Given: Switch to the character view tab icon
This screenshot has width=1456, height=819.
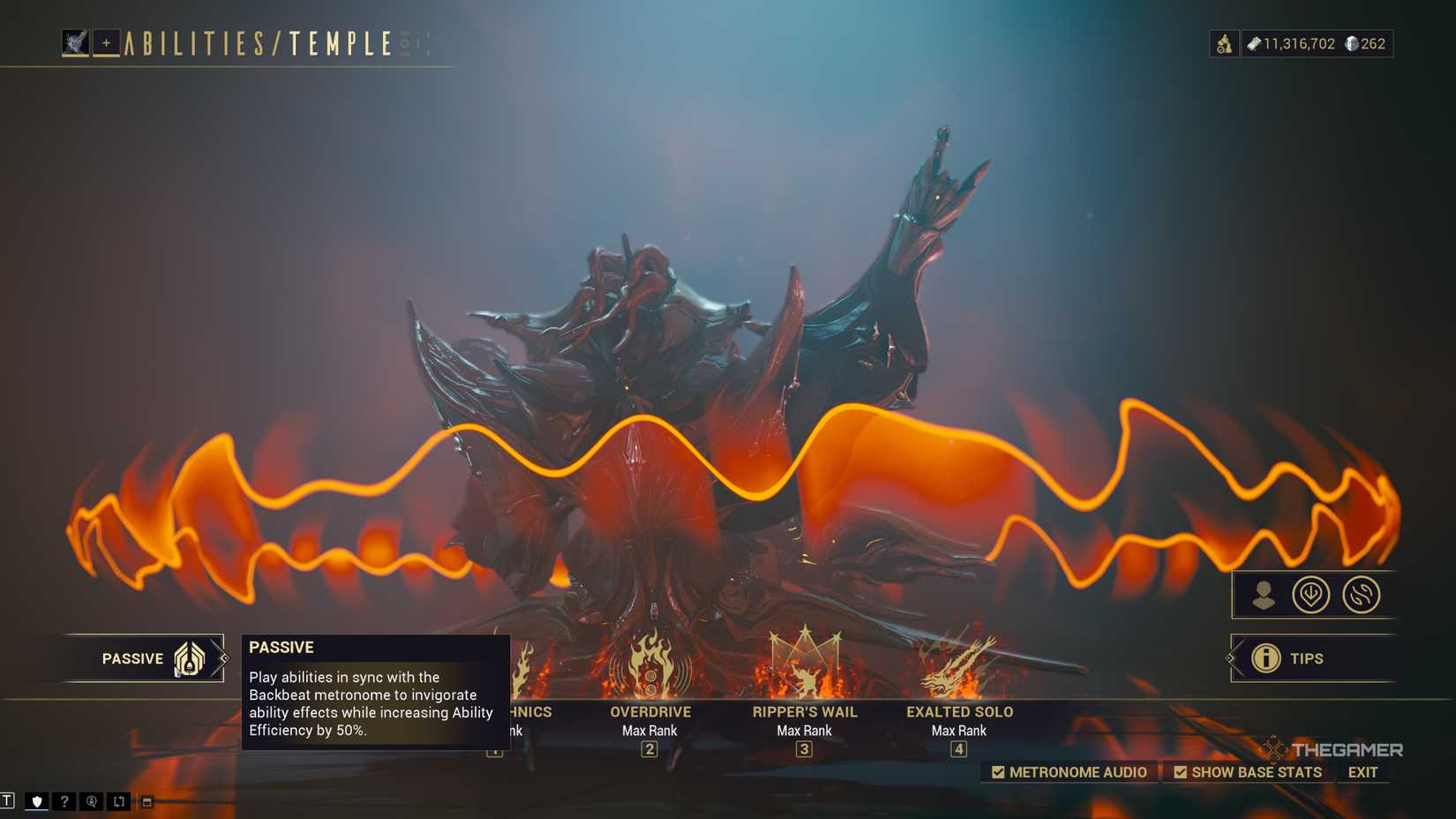Looking at the screenshot, I should [x=1265, y=594].
